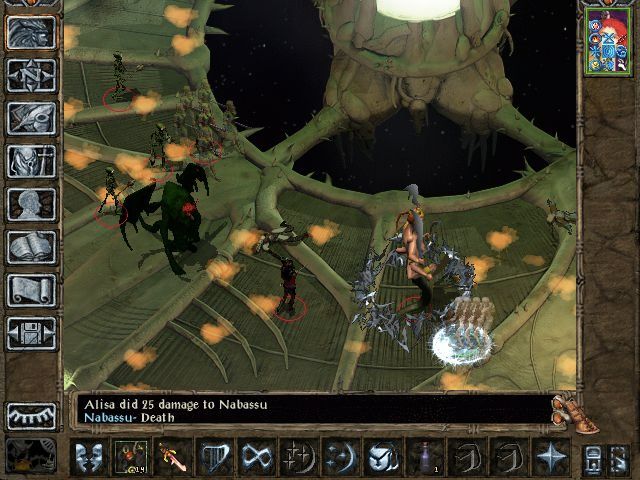Image resolution: width=640 pixels, height=480 pixels.
Task: Click the two-masks action button
Action: 88,456
